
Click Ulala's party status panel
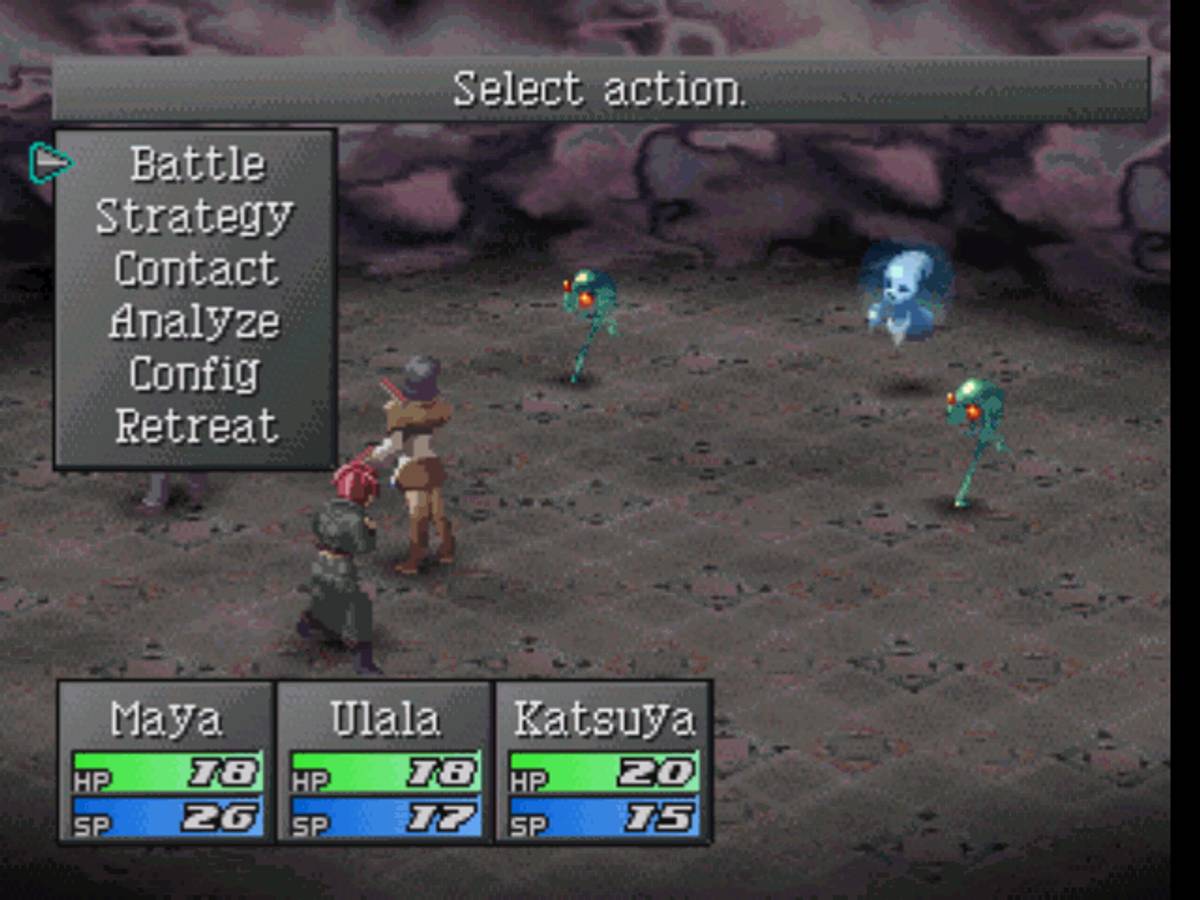pyautogui.click(x=385, y=762)
